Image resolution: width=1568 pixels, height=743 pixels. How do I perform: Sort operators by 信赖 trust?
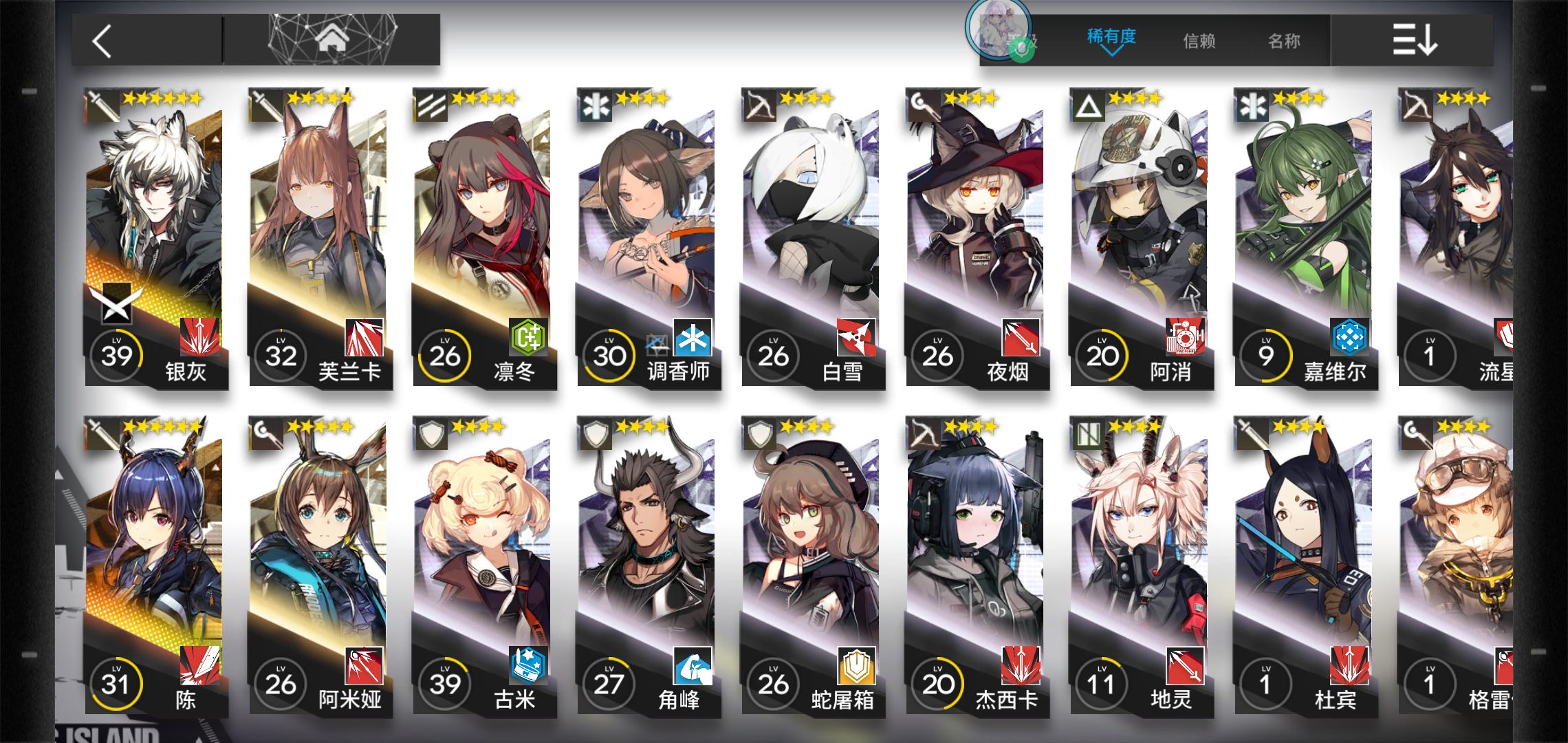pos(1199,41)
